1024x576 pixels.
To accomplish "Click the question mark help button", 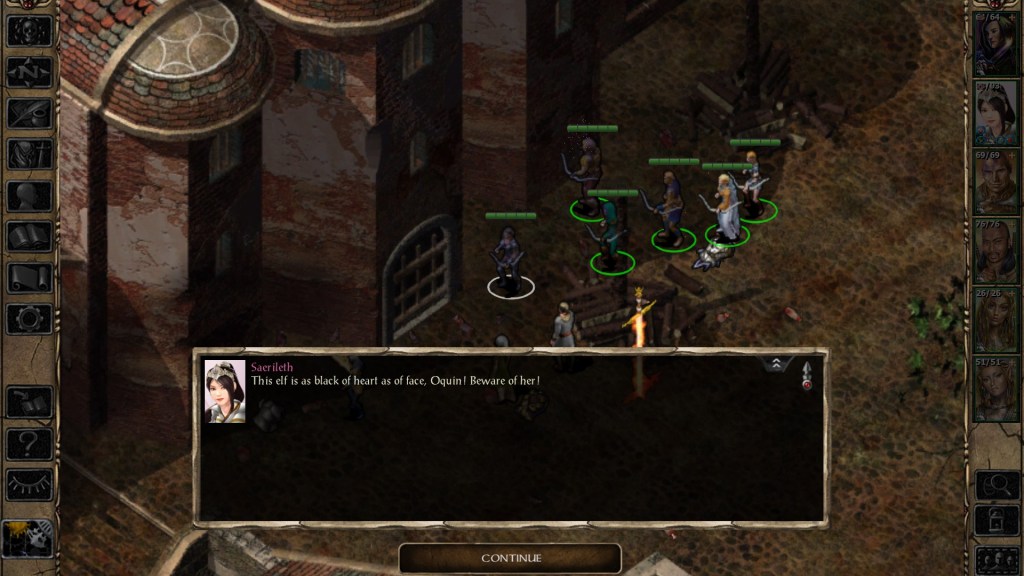I will point(29,443).
